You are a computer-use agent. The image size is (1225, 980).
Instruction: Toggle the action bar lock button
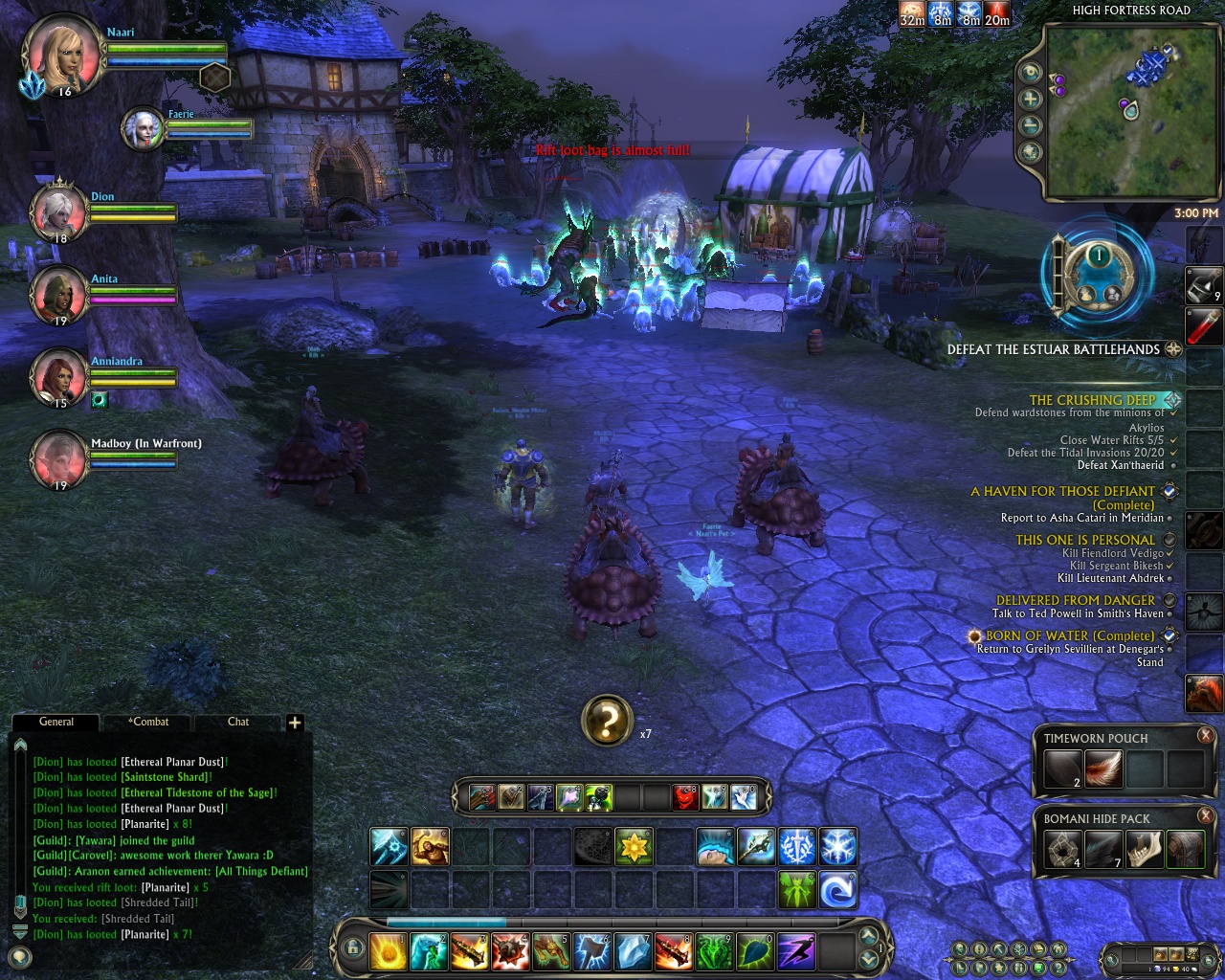[353, 949]
